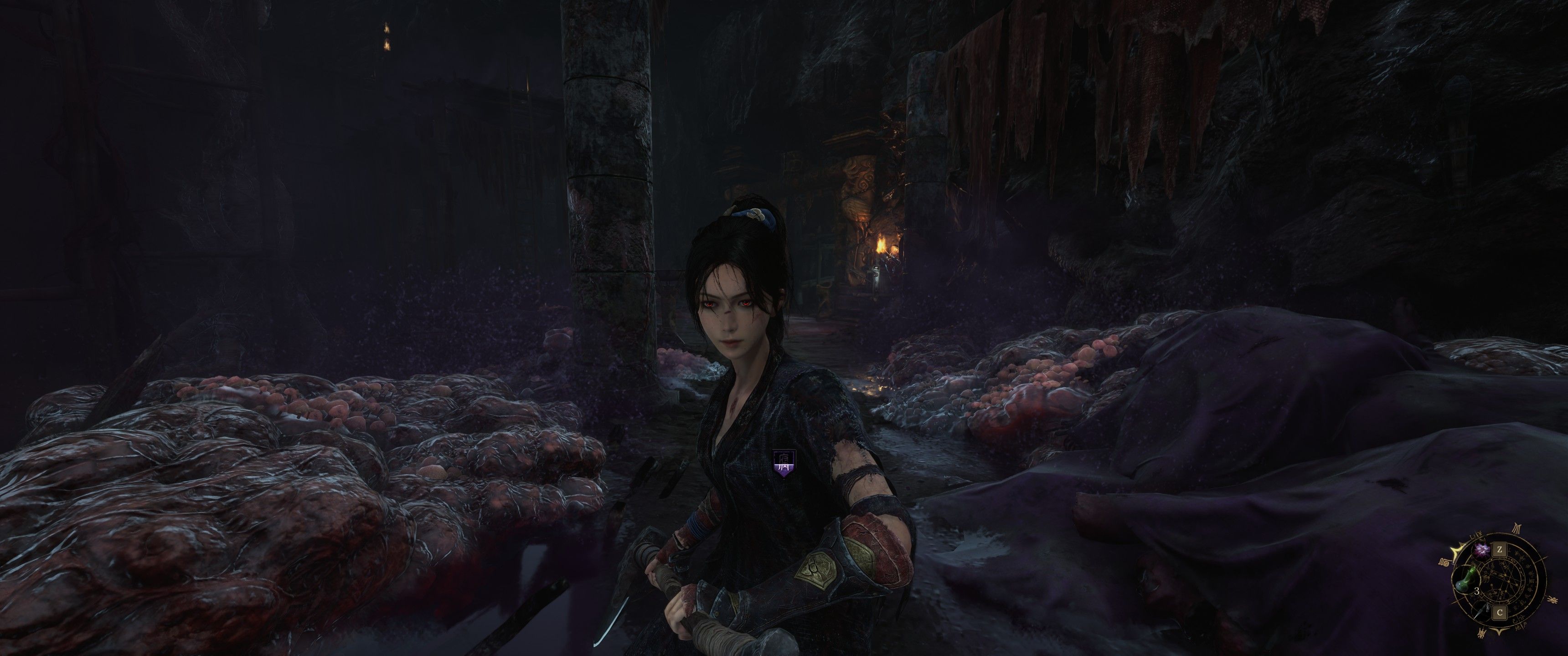Click the insect rune on the wheel's right edge
This screenshot has width=1568, height=656.
1553,600
